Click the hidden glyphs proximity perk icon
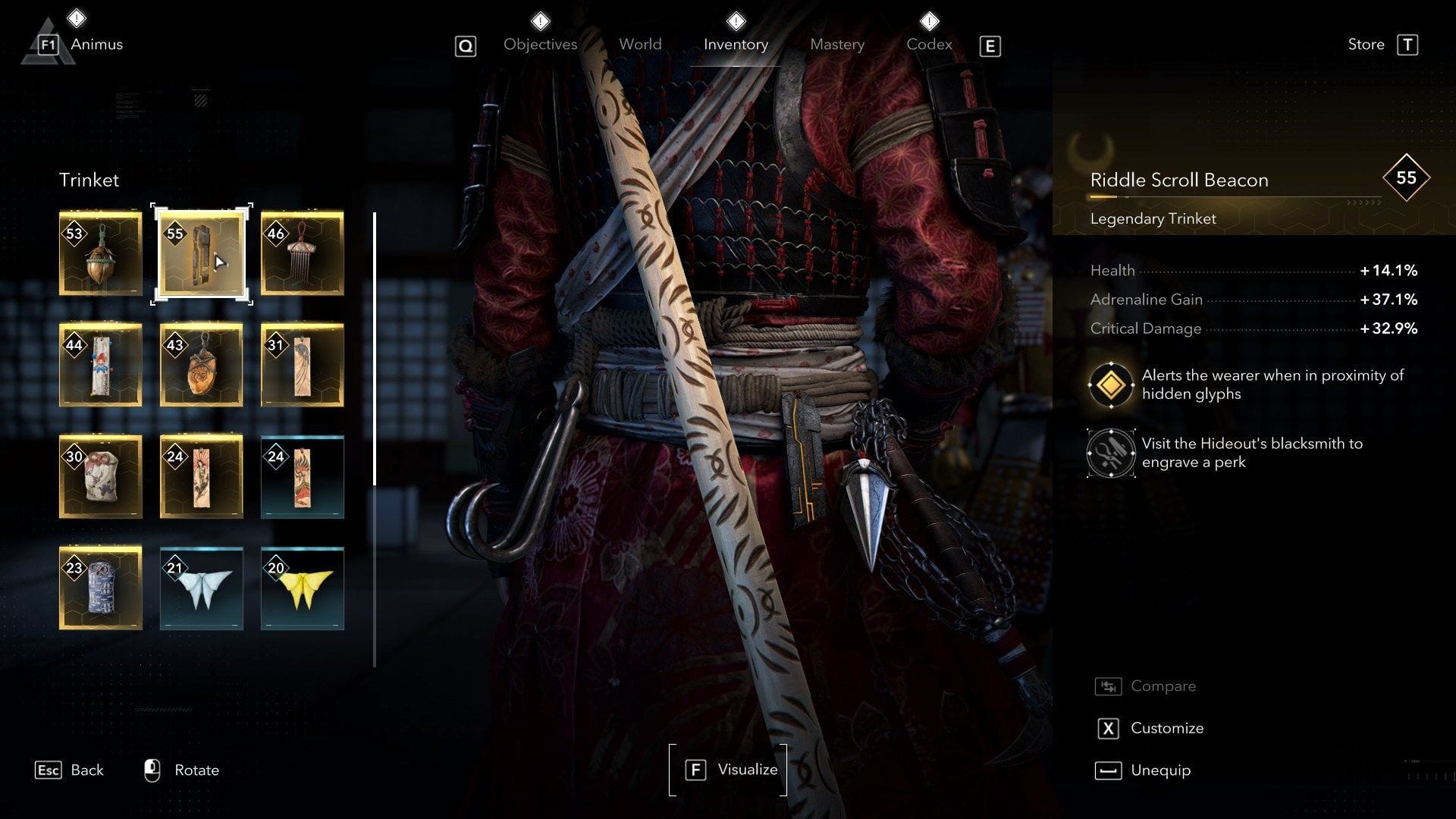The image size is (1456, 819). pos(1112,384)
